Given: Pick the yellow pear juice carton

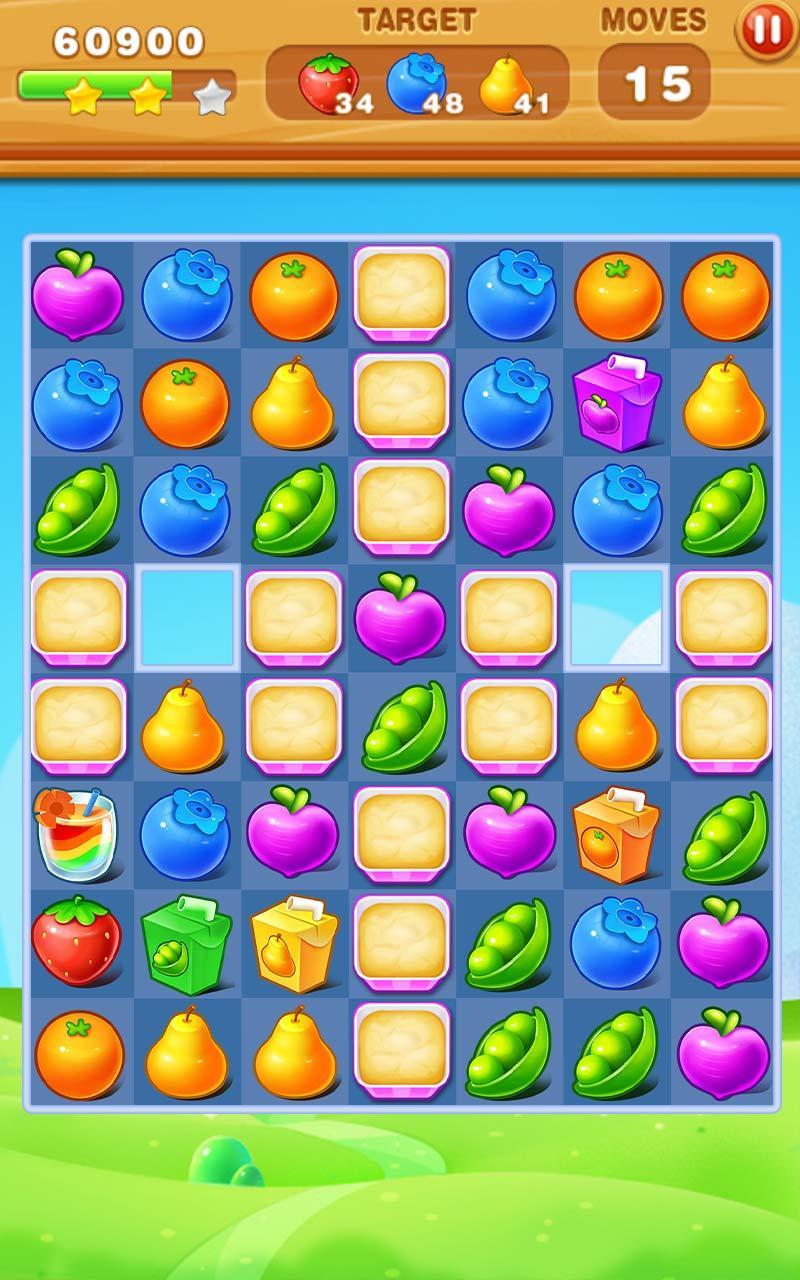Looking at the screenshot, I should [293, 943].
